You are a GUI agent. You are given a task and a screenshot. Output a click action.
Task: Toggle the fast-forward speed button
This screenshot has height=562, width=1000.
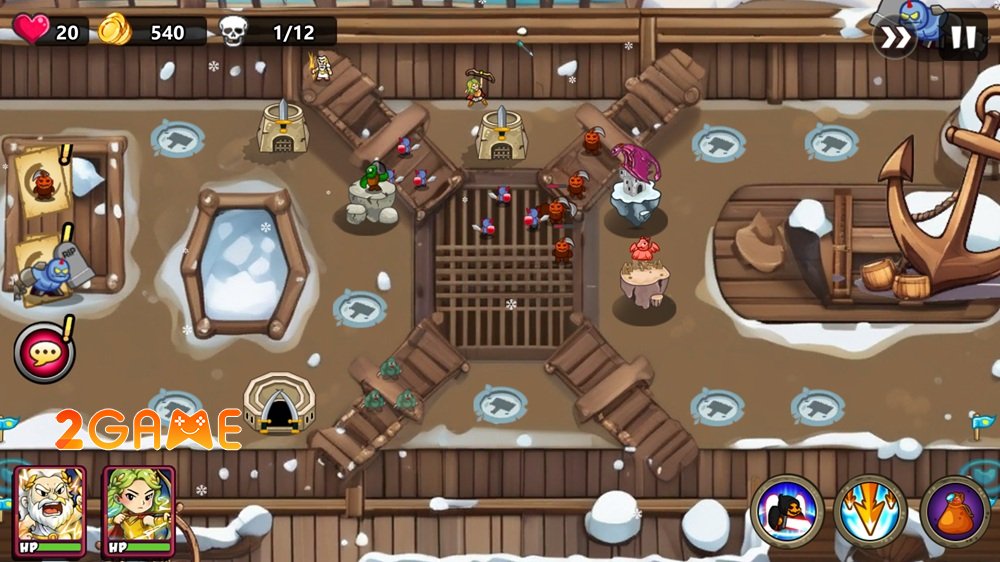894,39
